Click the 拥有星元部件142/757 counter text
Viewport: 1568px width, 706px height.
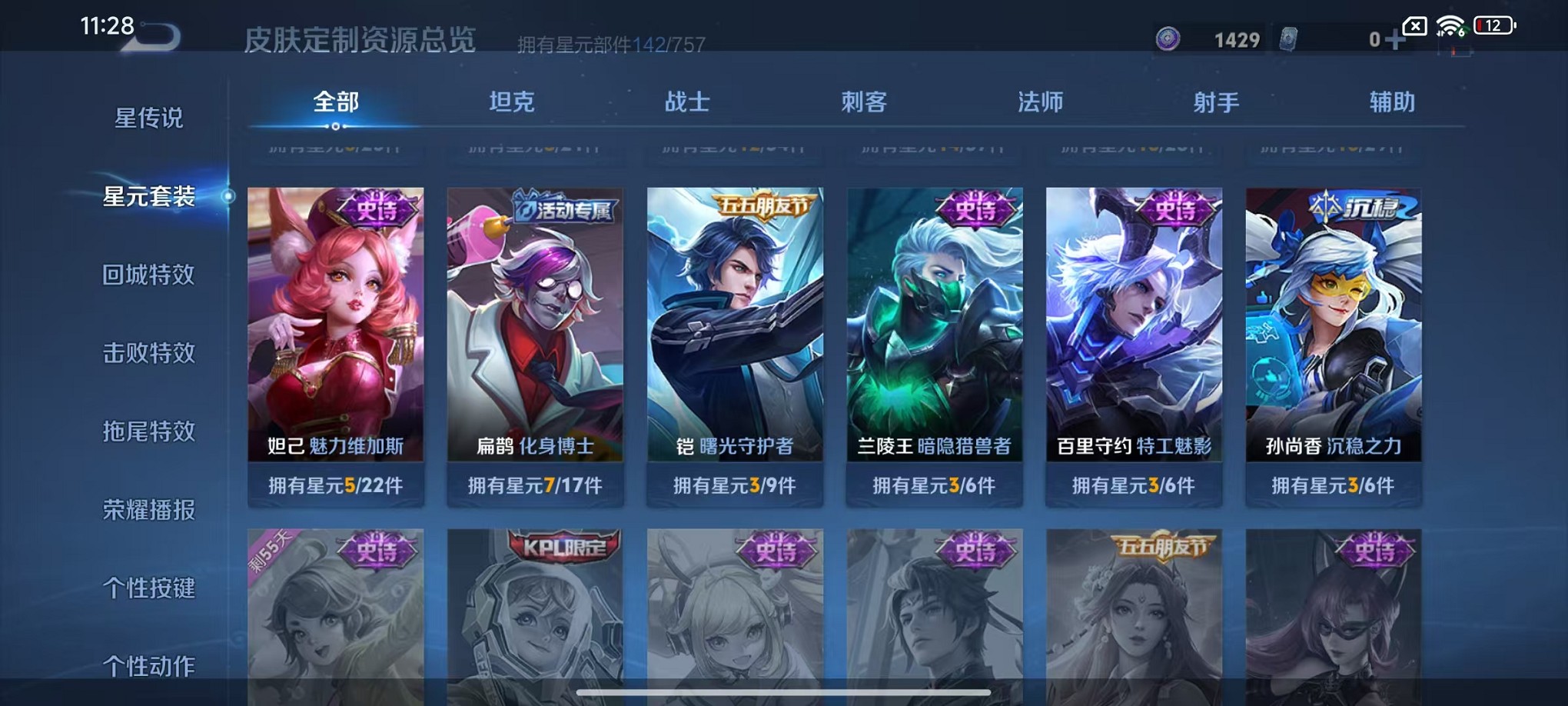(611, 44)
